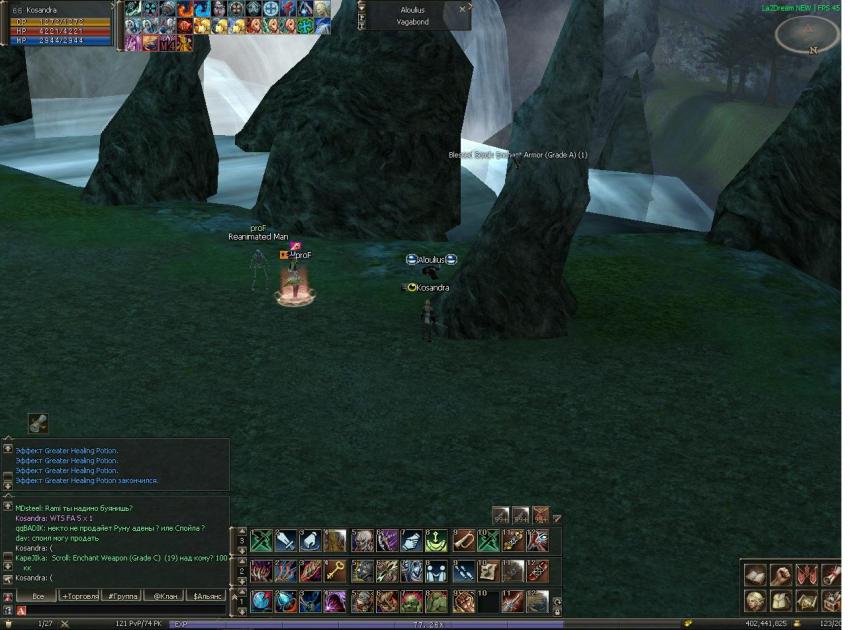Open the character face menu icon
The height and width of the screenshot is (630, 850).
click(x=755, y=601)
